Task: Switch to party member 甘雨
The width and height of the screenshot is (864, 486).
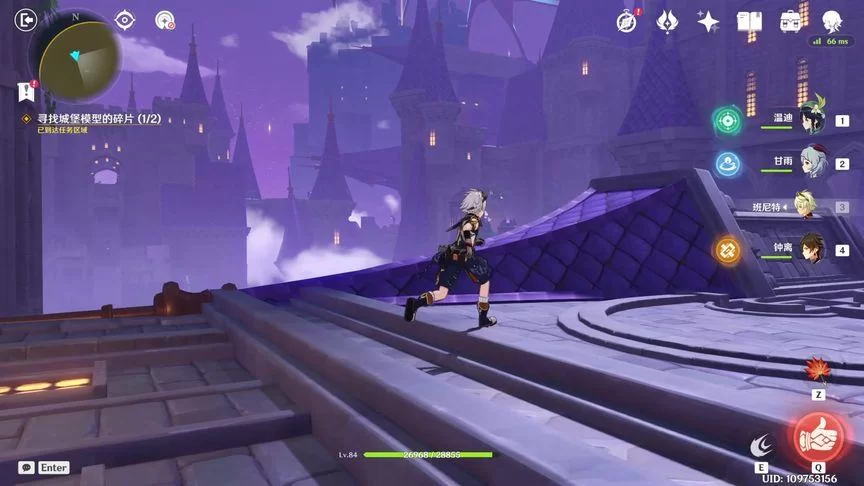Action: pos(811,163)
